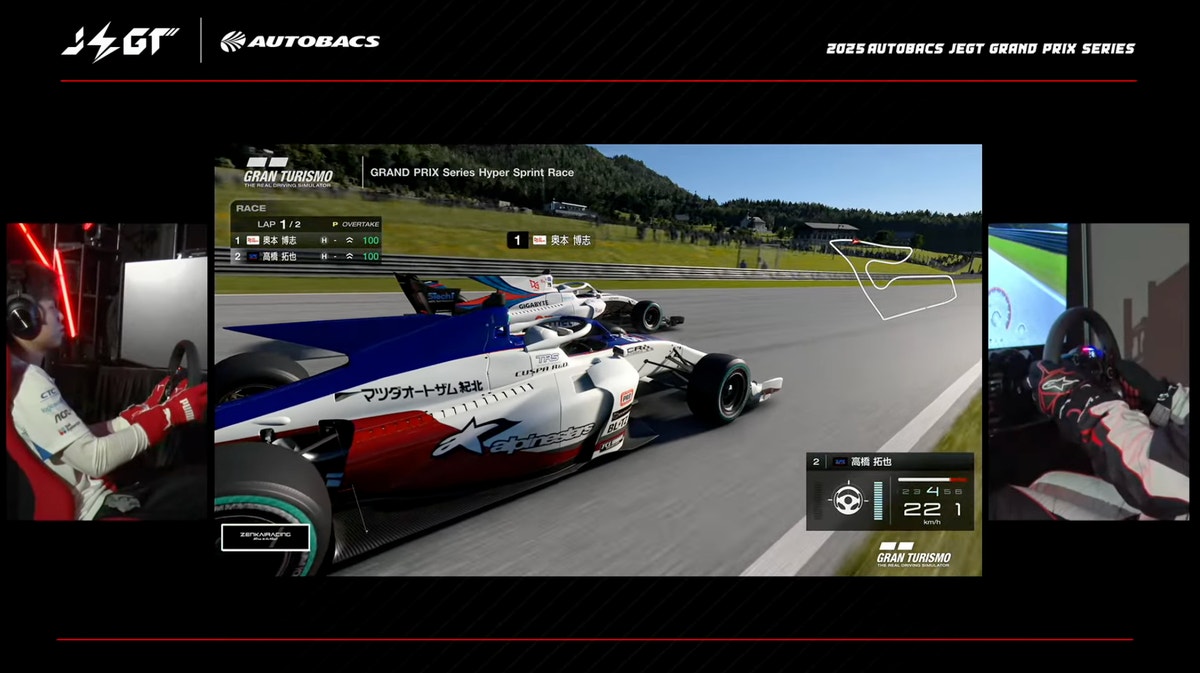Click the JEGT logo in the header
This screenshot has height=673, width=1200.
[120, 41]
